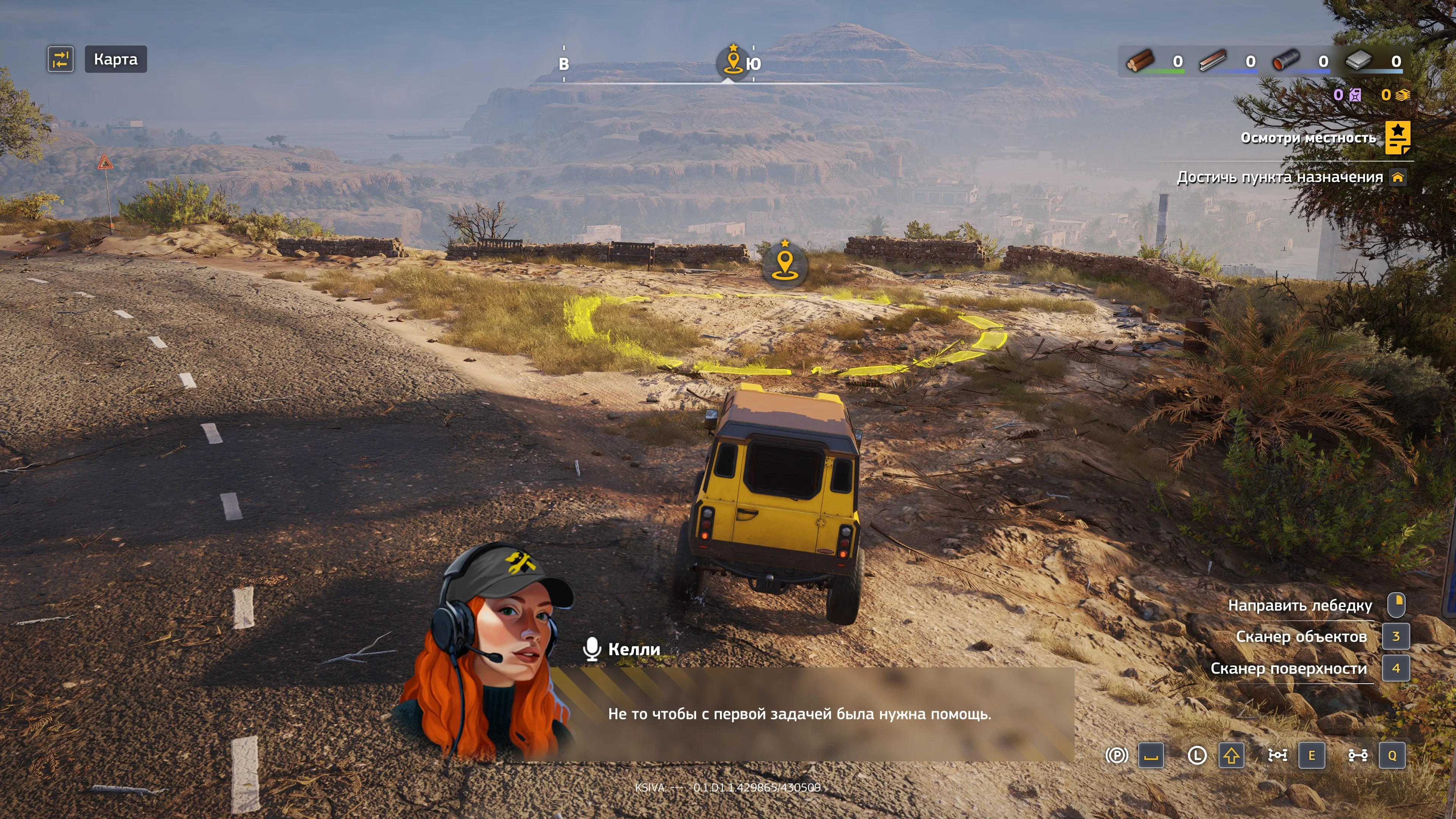Toggle the differential lock icon
Image resolution: width=1456 pixels, height=819 pixels.
click(x=1277, y=756)
